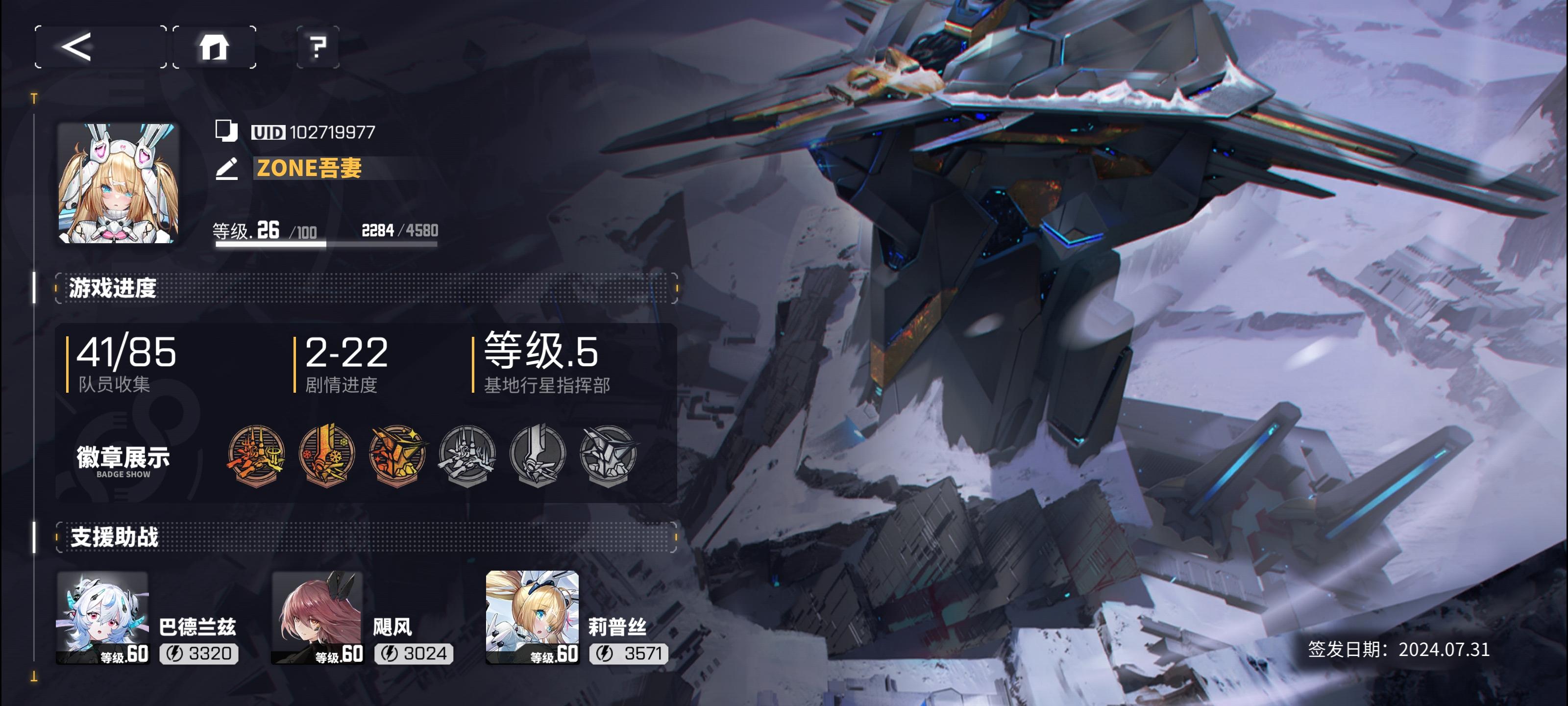This screenshot has height=706, width=1568.
Task: Expand the 徽章展示 badge panel
Action: [x=121, y=459]
